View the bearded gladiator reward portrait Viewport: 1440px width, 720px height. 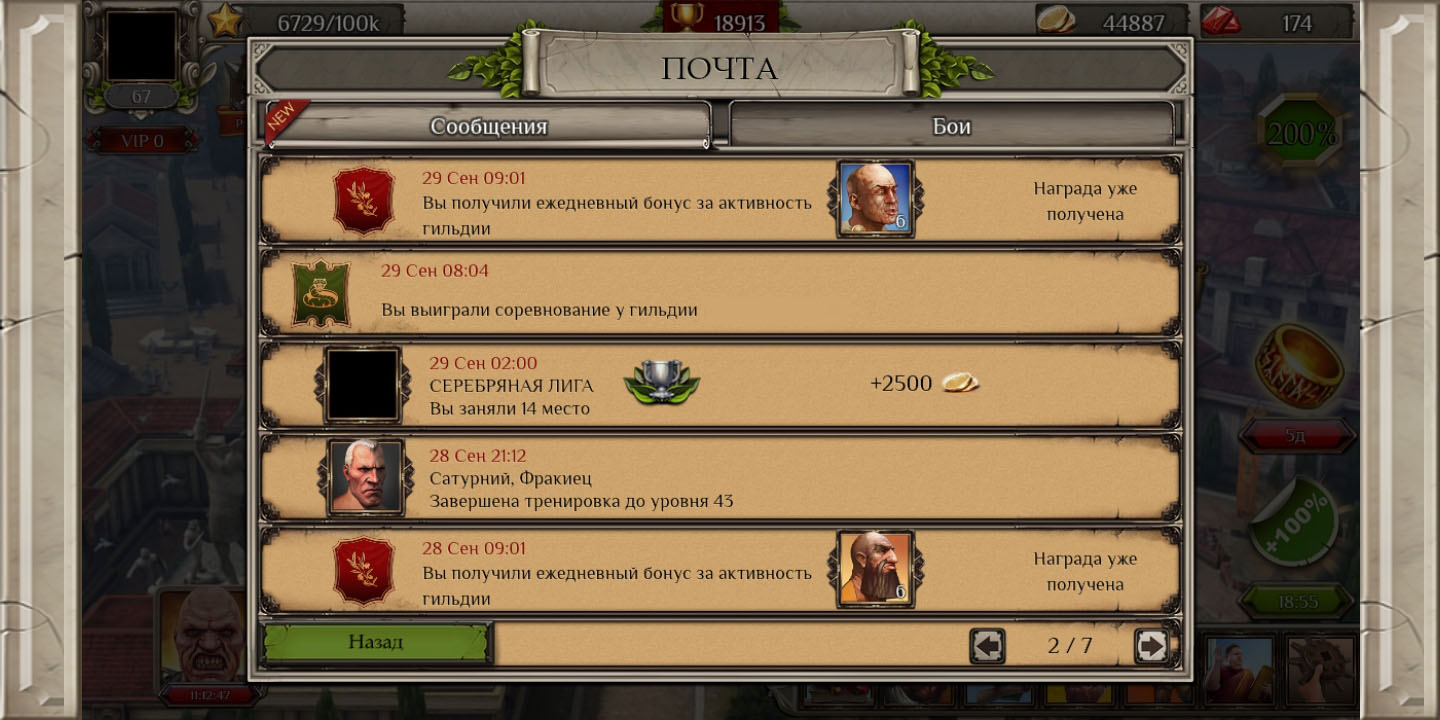875,569
